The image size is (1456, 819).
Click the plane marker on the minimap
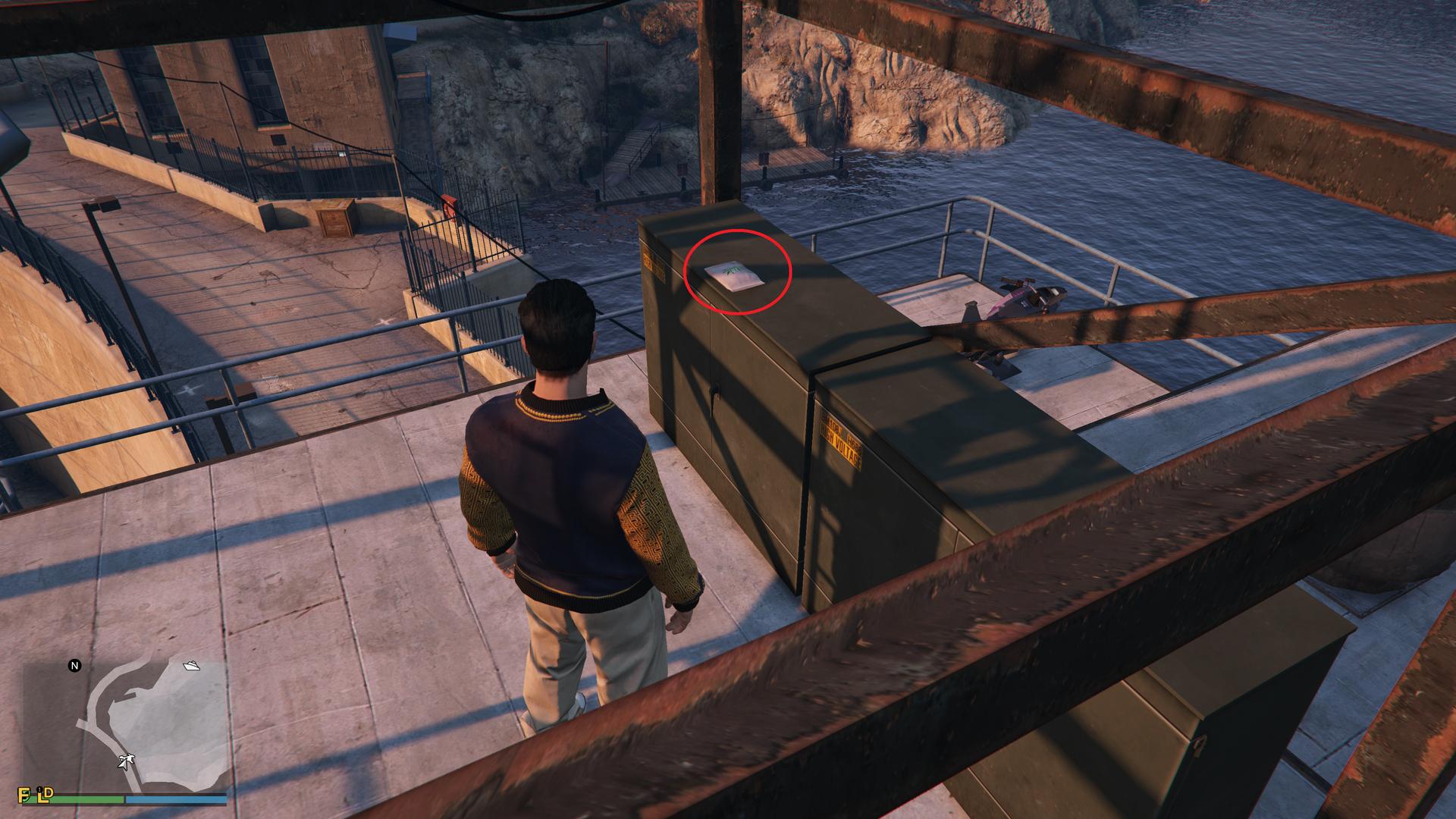(x=126, y=761)
